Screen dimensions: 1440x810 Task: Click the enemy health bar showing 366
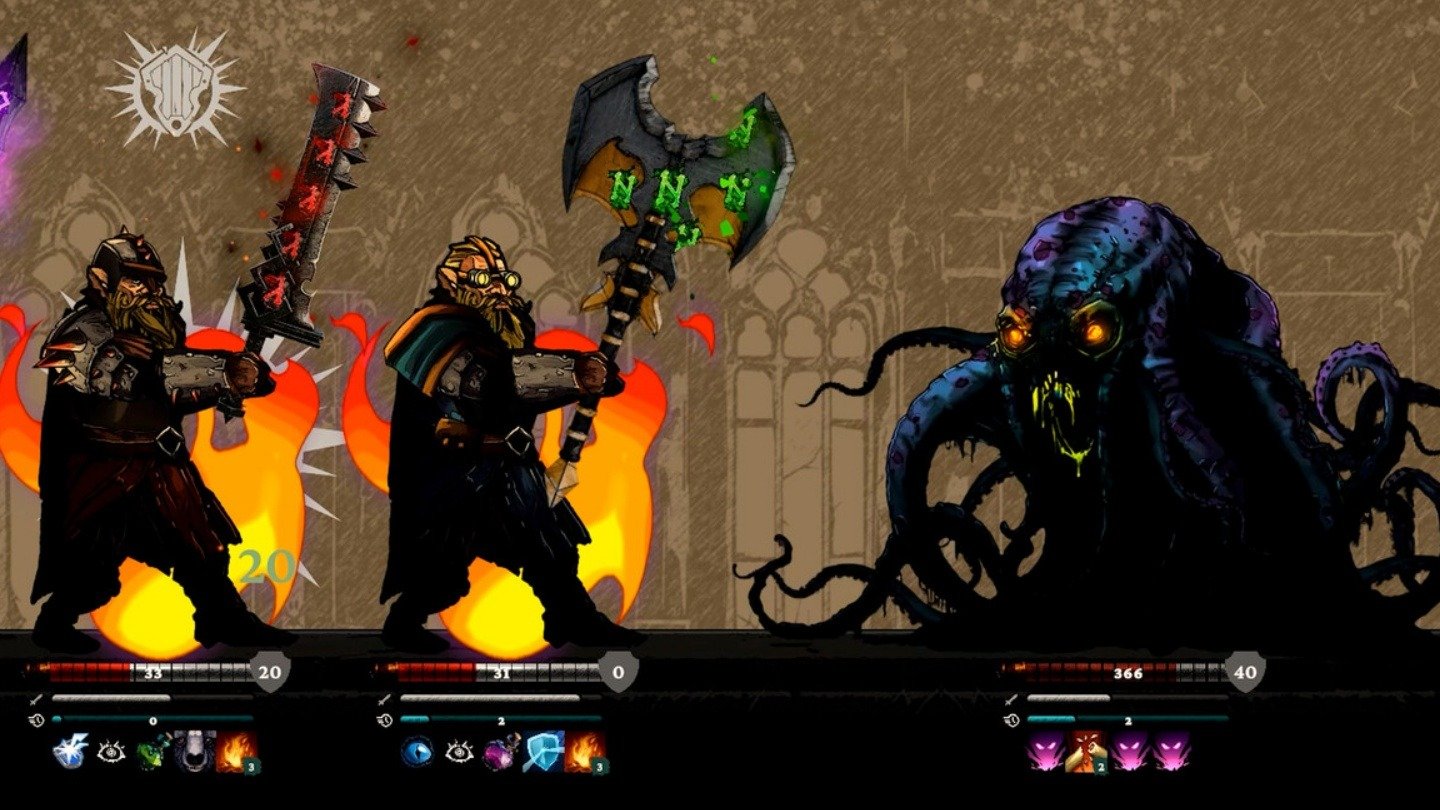[x=1127, y=672]
